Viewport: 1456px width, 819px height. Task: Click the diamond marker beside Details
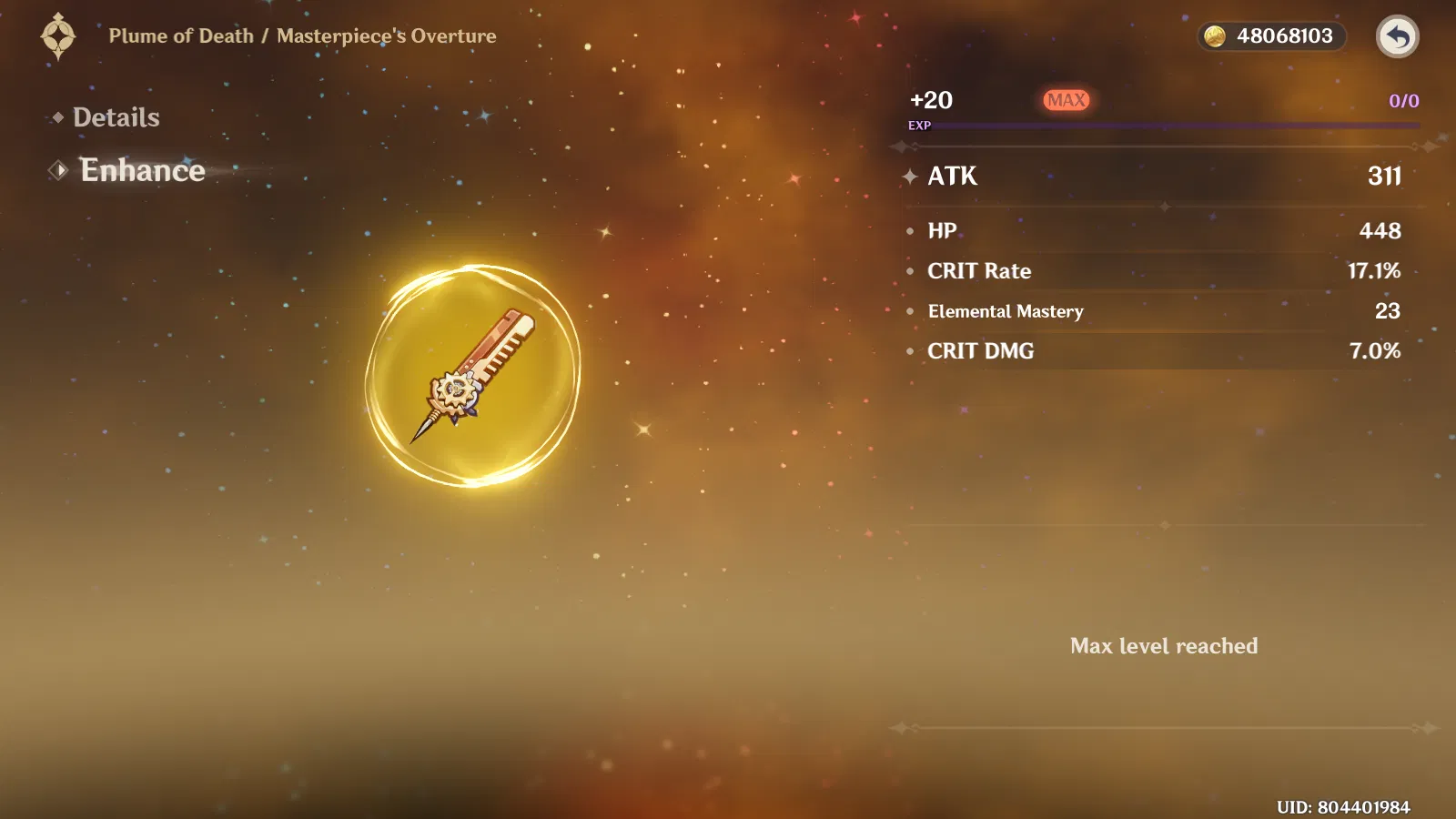point(57,117)
